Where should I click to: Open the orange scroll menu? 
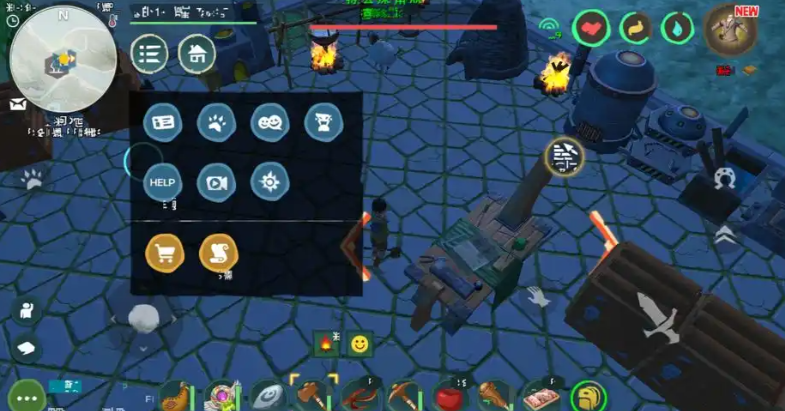(x=218, y=253)
